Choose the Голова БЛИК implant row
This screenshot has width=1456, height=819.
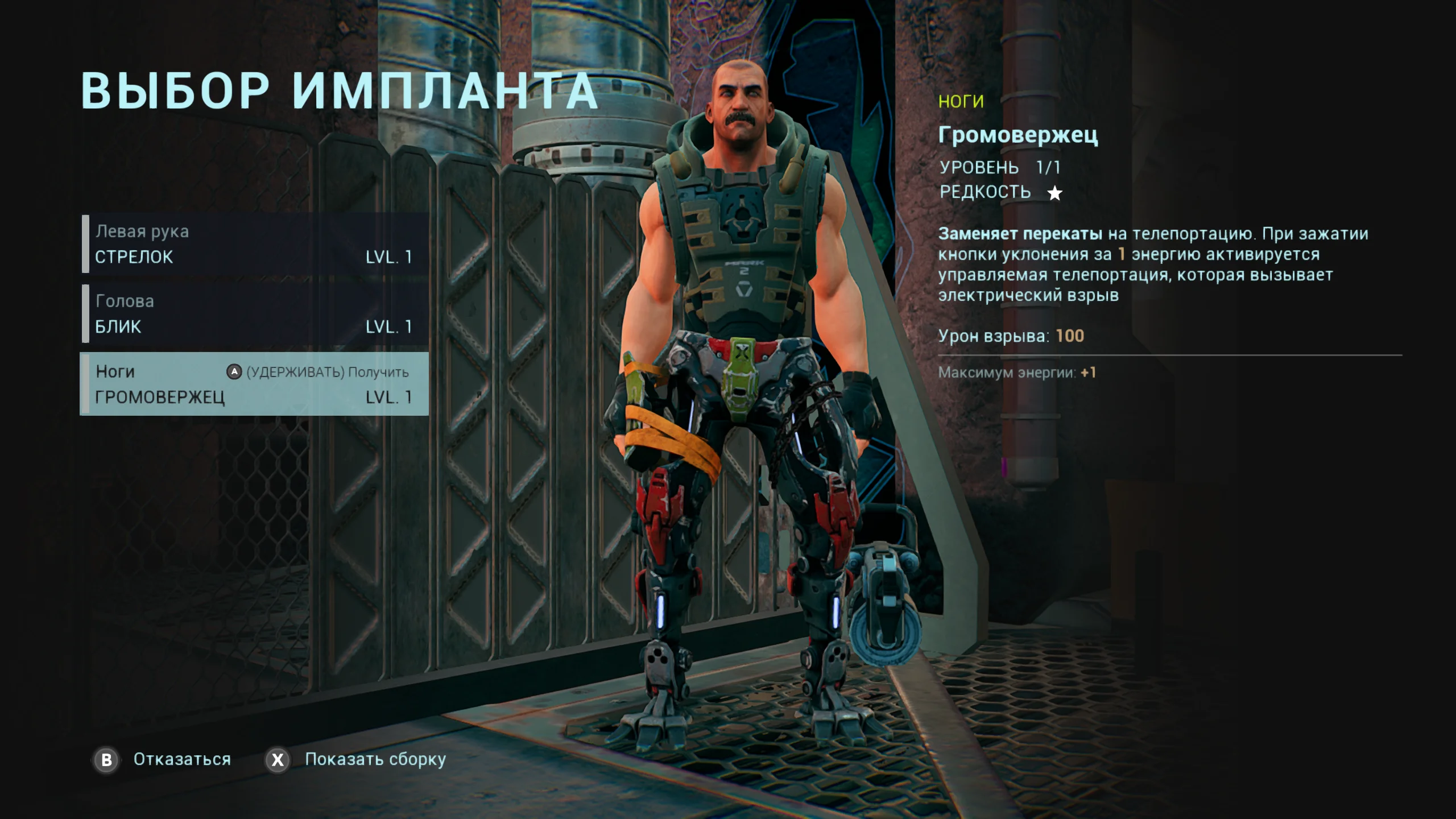255,314
